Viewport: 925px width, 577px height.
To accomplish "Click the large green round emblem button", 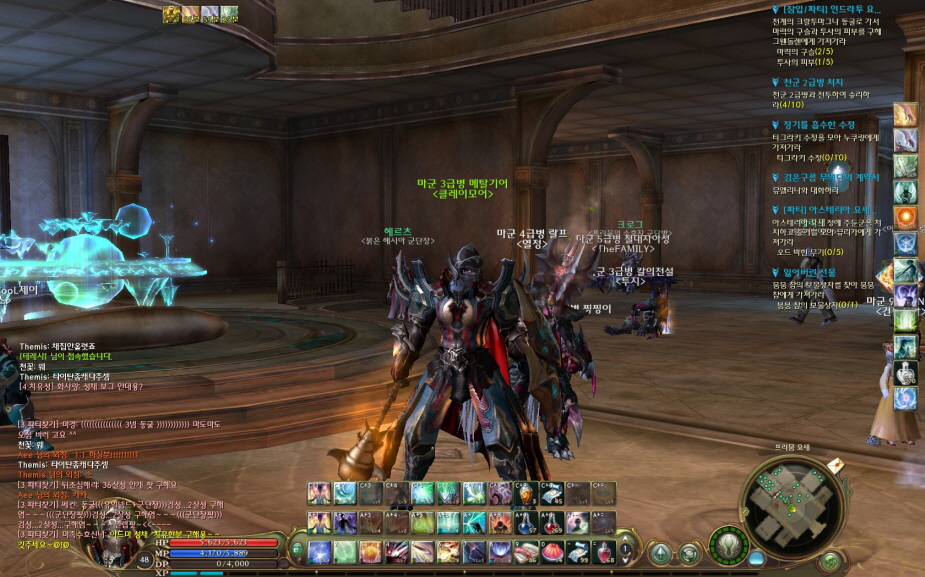I will click(729, 547).
